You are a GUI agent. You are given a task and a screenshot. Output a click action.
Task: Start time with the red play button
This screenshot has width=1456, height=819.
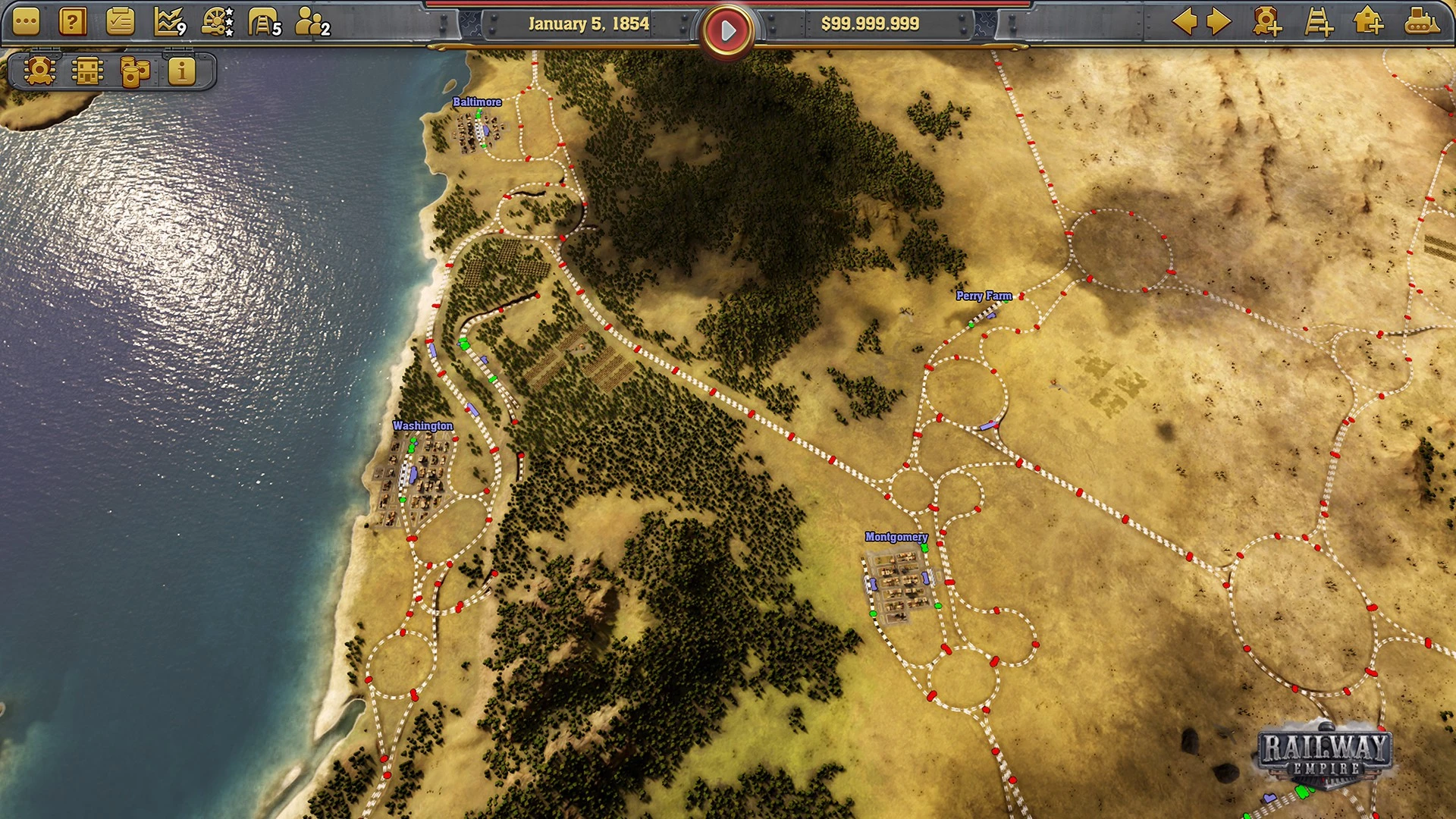click(727, 30)
